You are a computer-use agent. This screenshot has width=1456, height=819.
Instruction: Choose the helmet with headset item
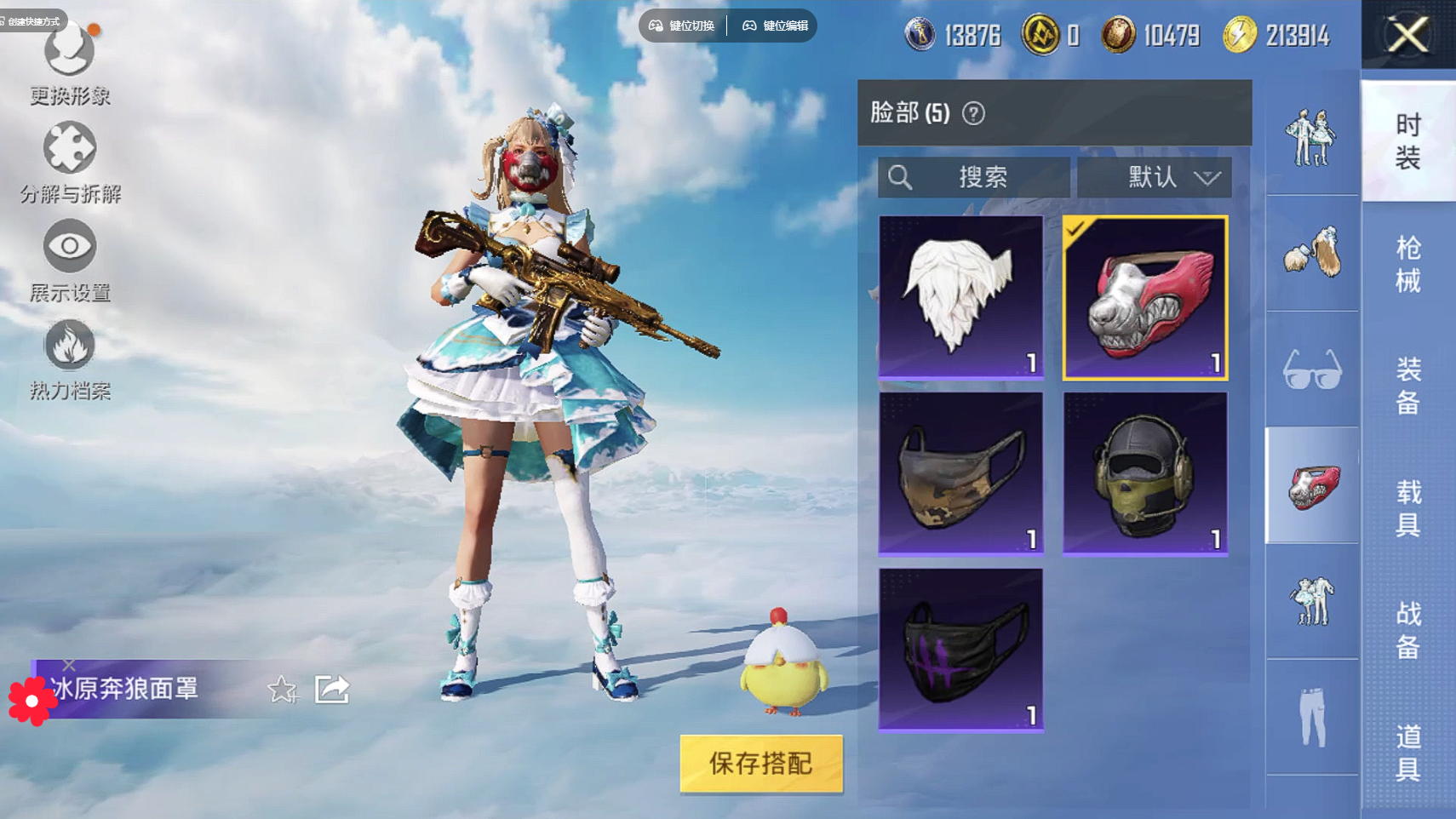tap(1145, 472)
